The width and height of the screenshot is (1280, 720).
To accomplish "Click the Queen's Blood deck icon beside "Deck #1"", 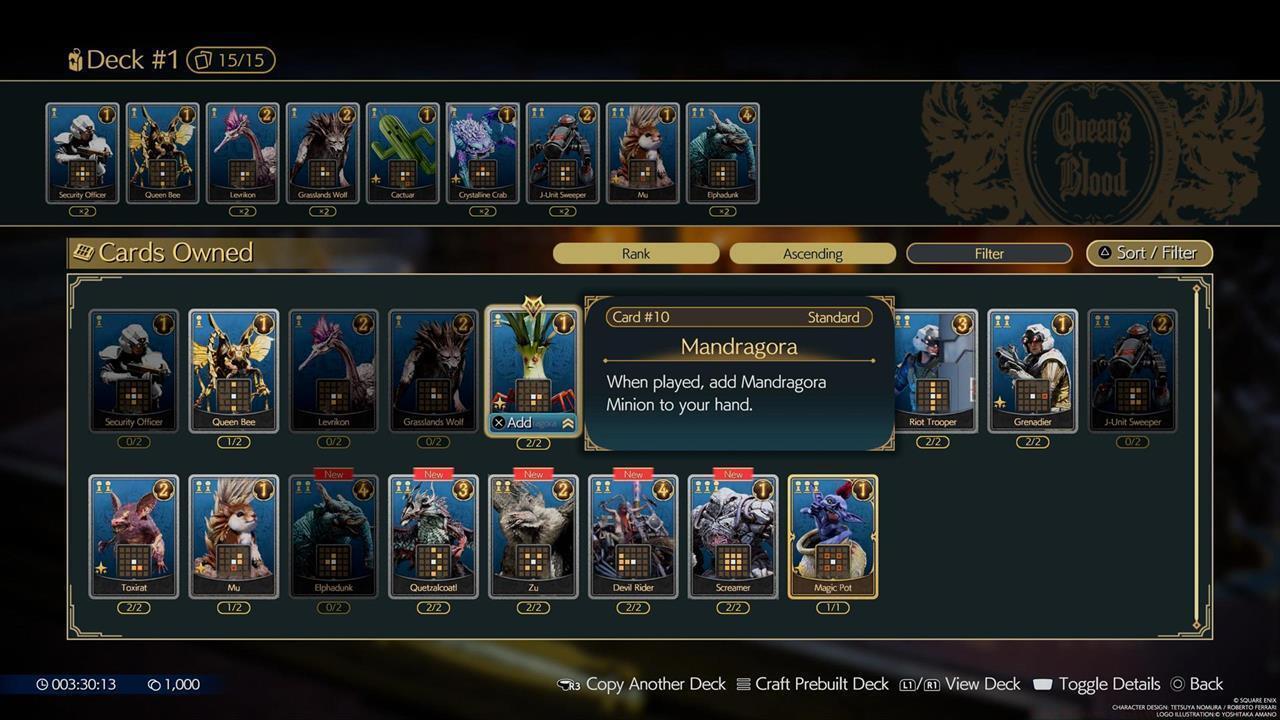I will [x=74, y=60].
